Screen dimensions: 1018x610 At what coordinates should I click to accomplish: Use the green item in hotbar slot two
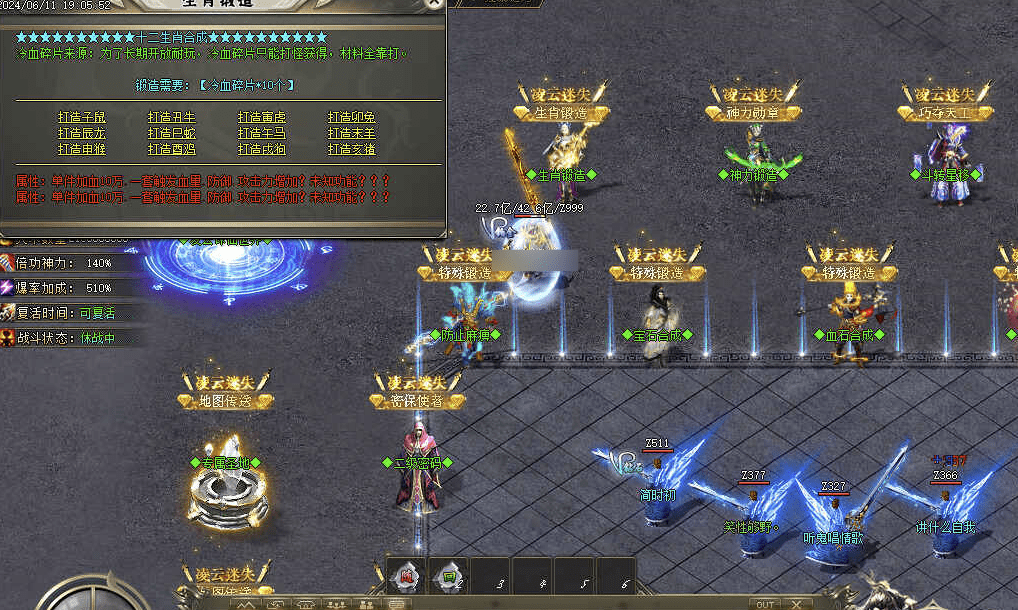(450, 576)
